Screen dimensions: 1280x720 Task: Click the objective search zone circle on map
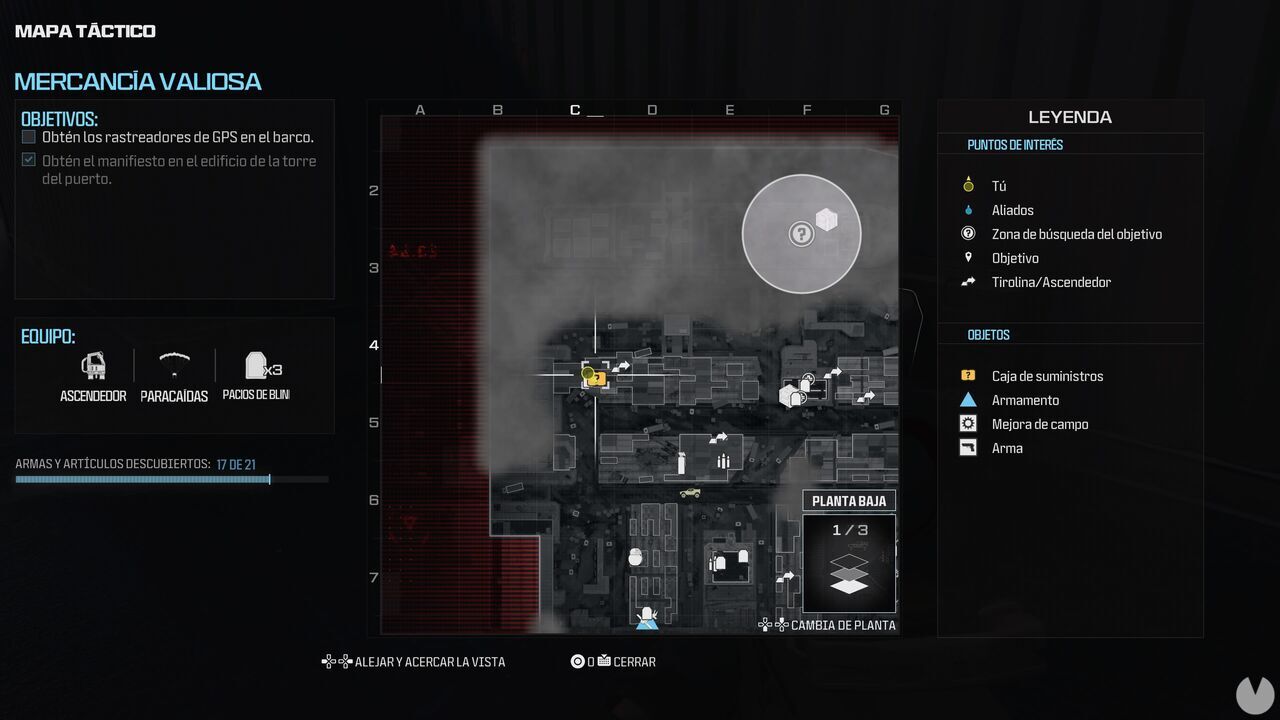coord(802,234)
